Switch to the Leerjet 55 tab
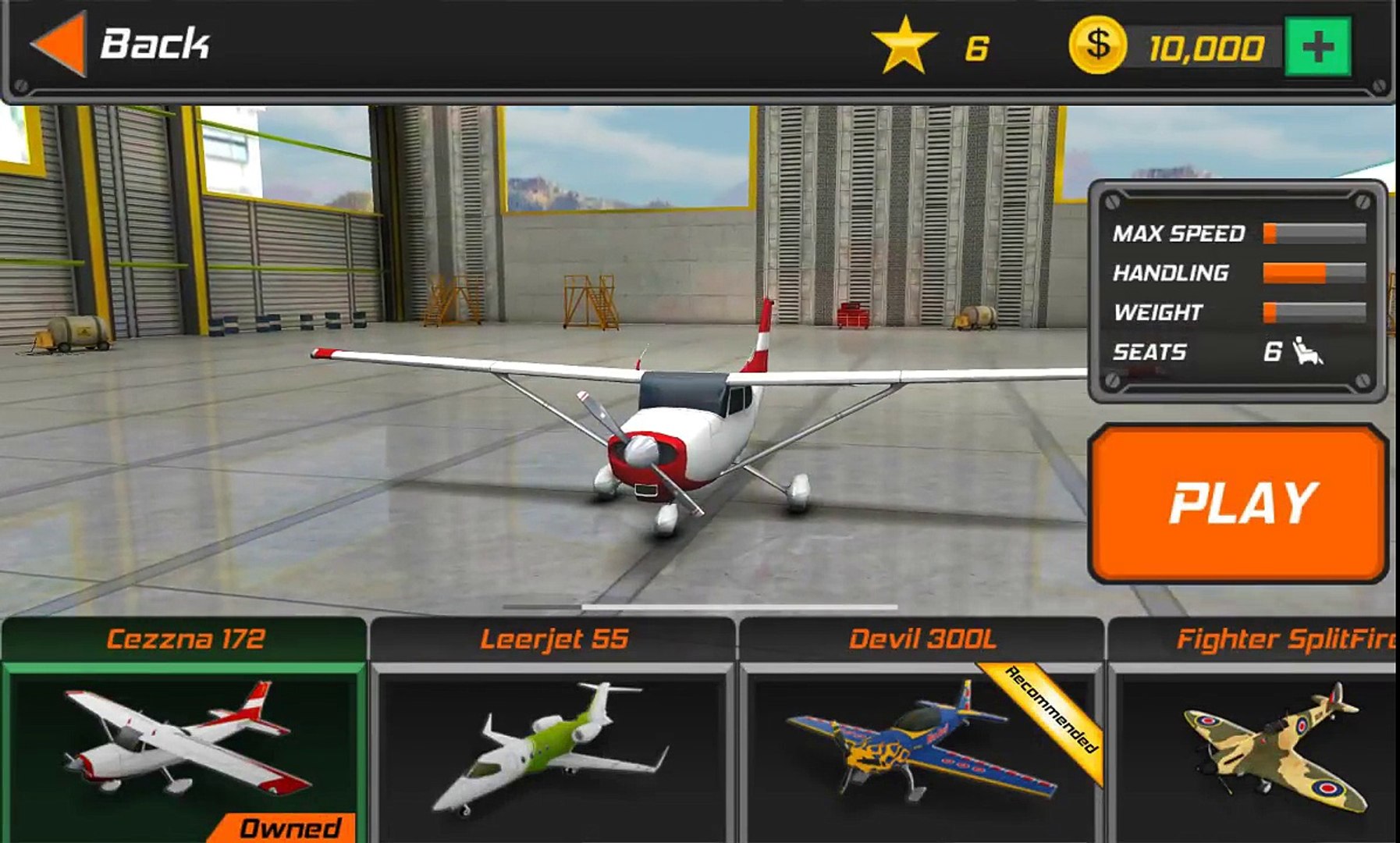This screenshot has height=843, width=1400. point(556,638)
